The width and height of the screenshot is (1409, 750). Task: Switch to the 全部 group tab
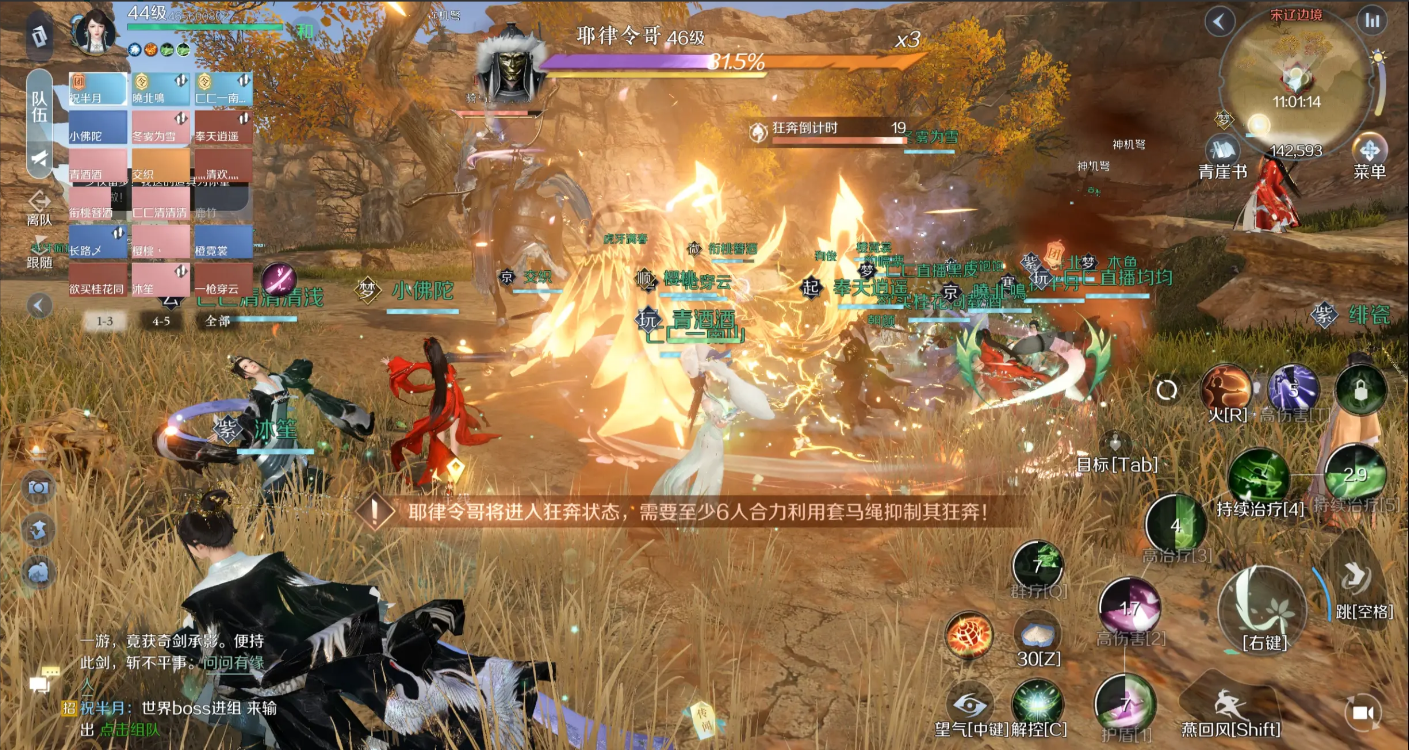218,321
